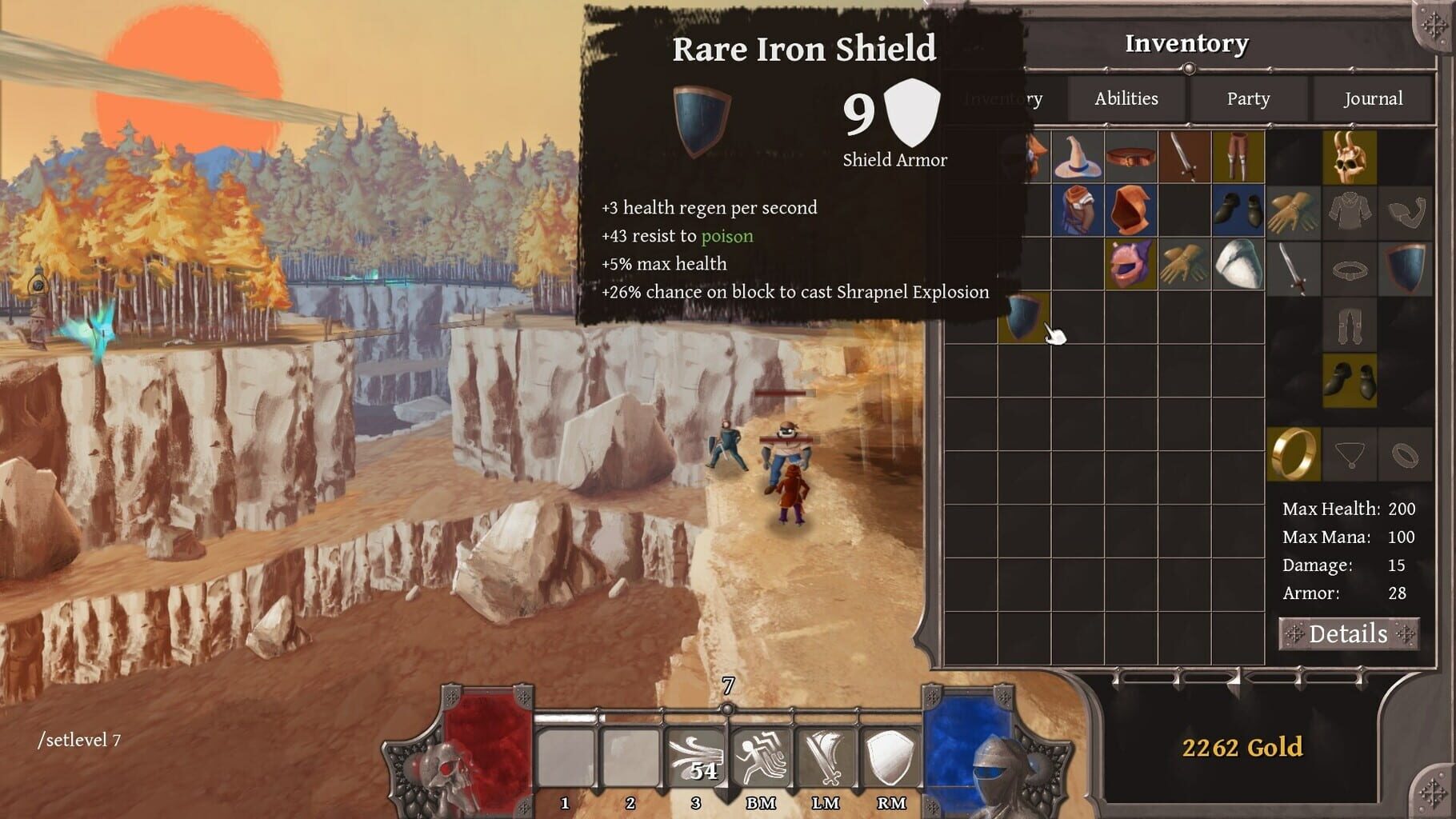Switch to the Abilities tab

[x=1126, y=98]
